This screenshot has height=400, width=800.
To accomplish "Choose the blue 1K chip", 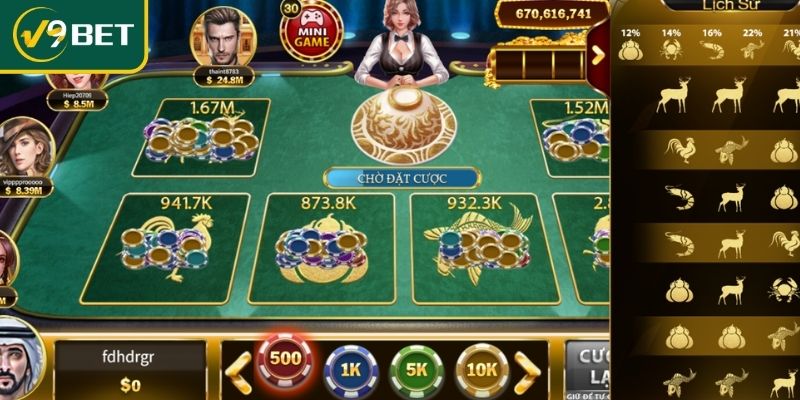I will [351, 370].
